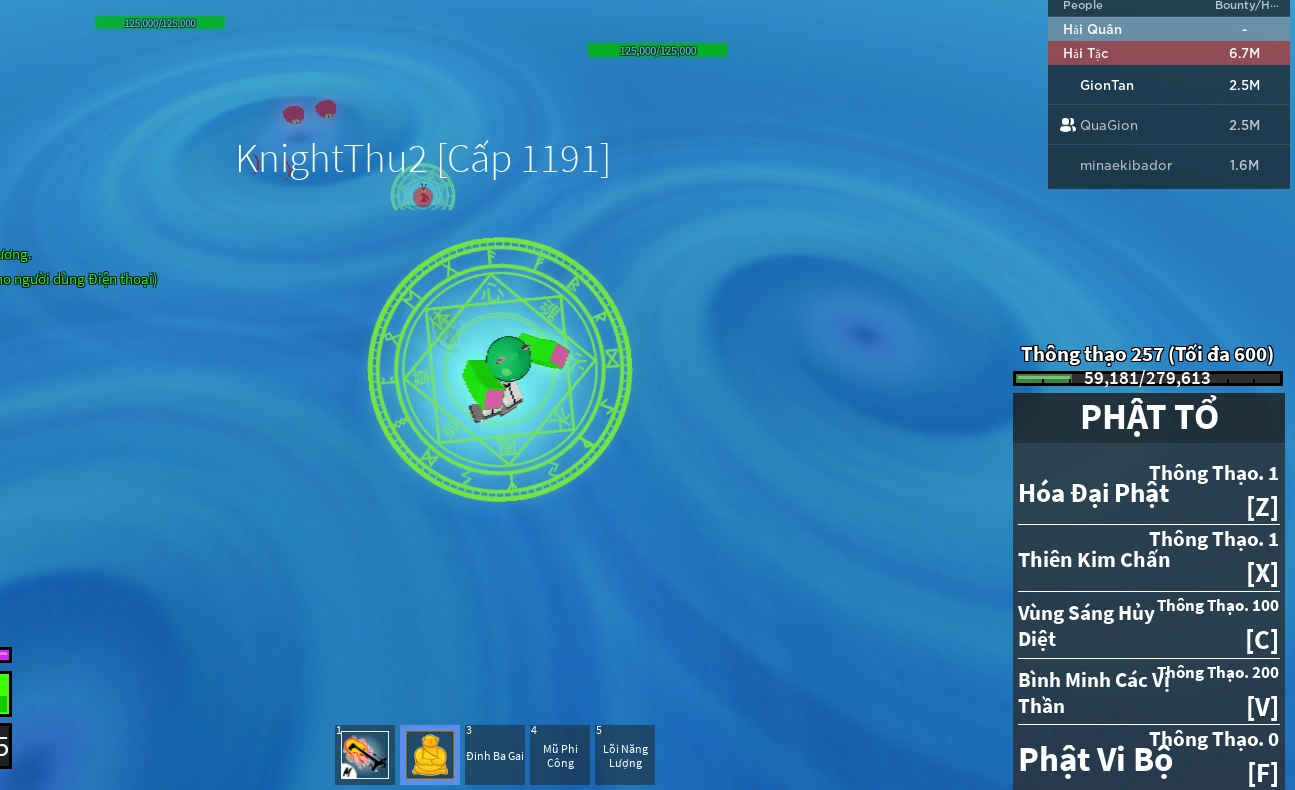Select Lõi Năng Lượng in hotbar slot 5
Viewport: 1295px width, 790px height.
pyautogui.click(x=625, y=755)
